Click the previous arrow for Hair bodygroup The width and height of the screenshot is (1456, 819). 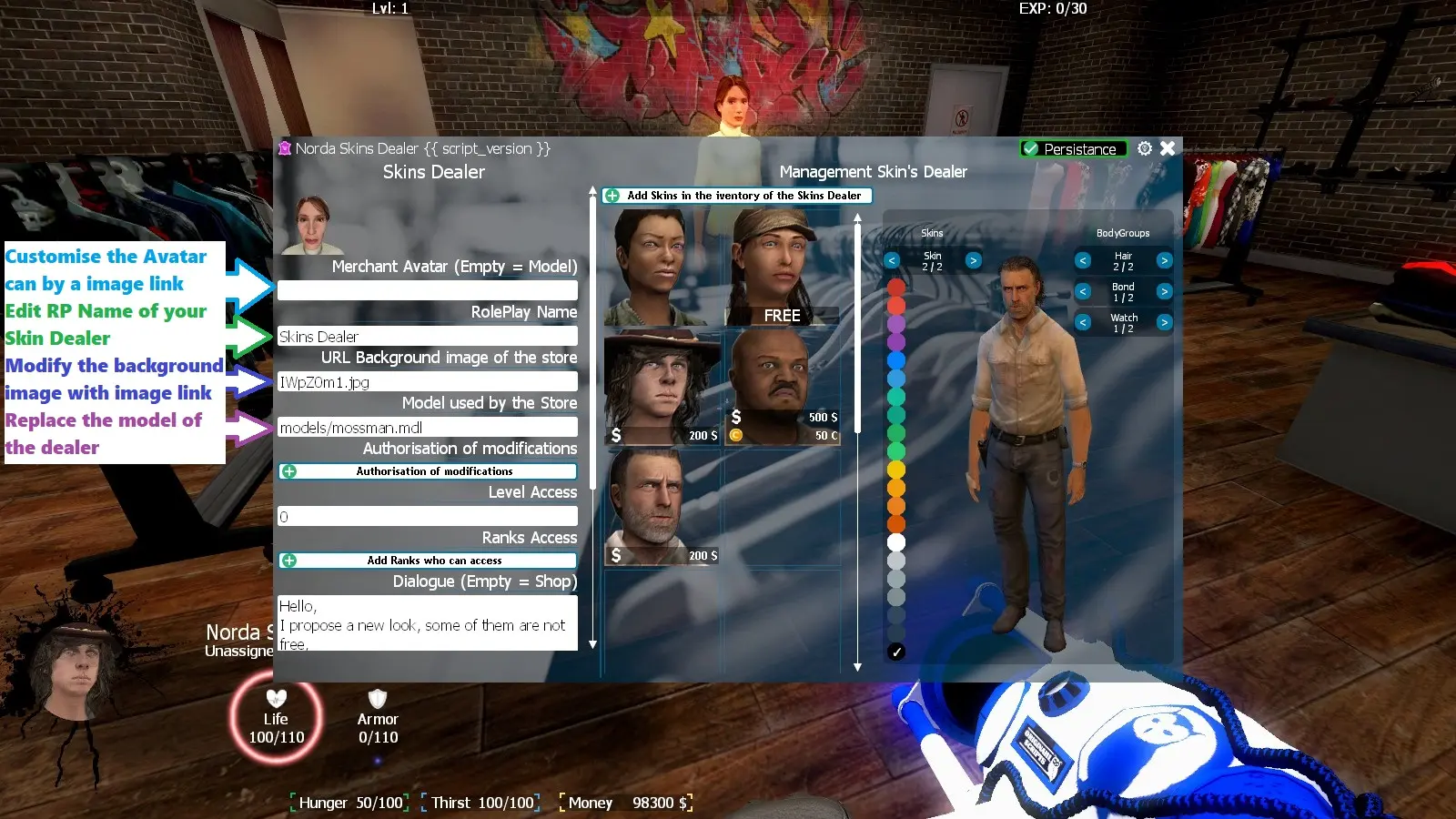coord(1083,261)
